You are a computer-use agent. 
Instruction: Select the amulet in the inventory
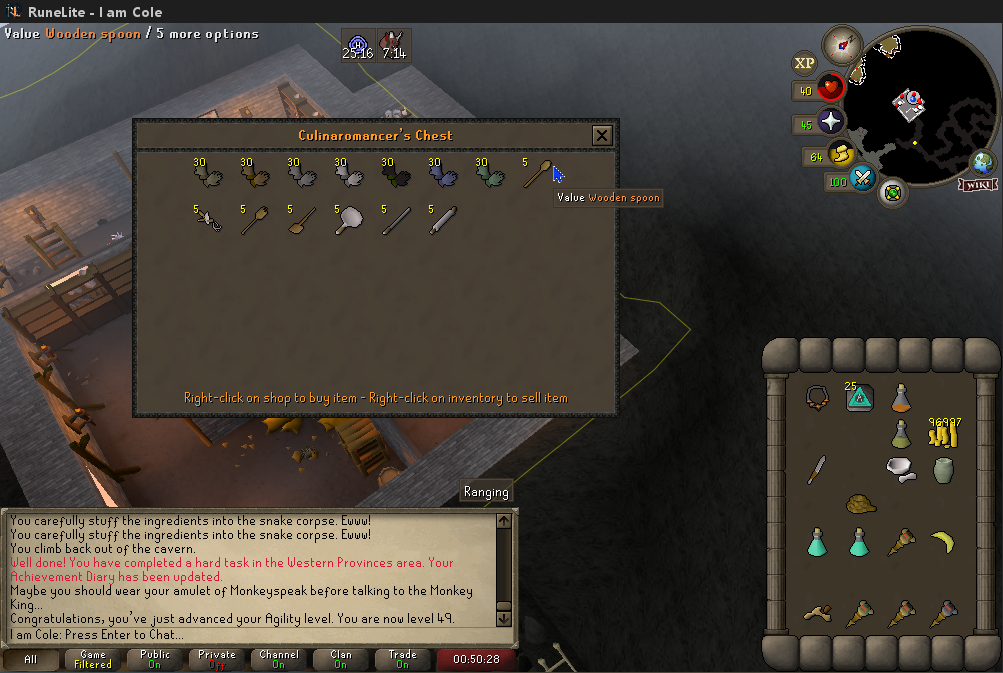(x=816, y=396)
